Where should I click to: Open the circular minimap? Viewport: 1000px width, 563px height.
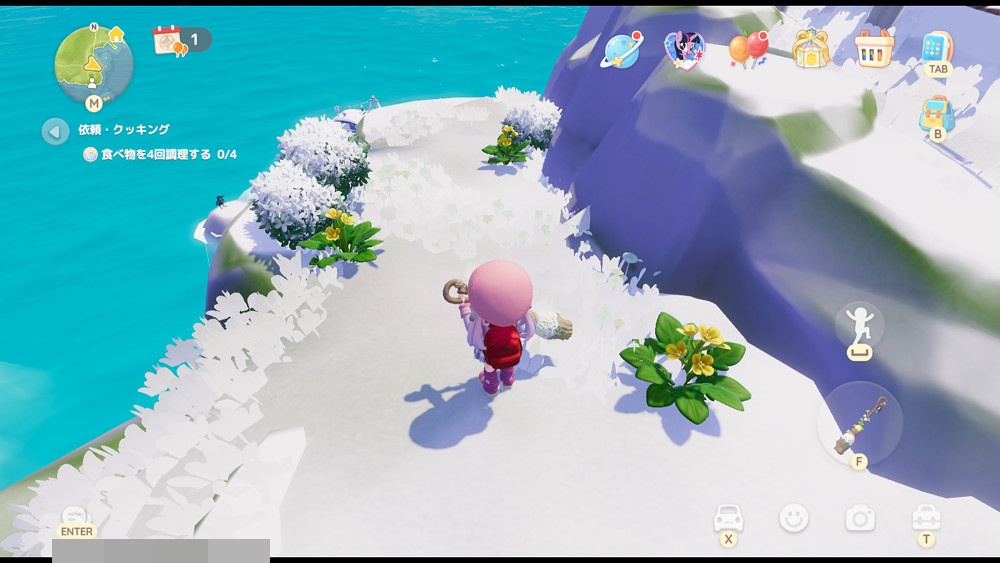(94, 63)
